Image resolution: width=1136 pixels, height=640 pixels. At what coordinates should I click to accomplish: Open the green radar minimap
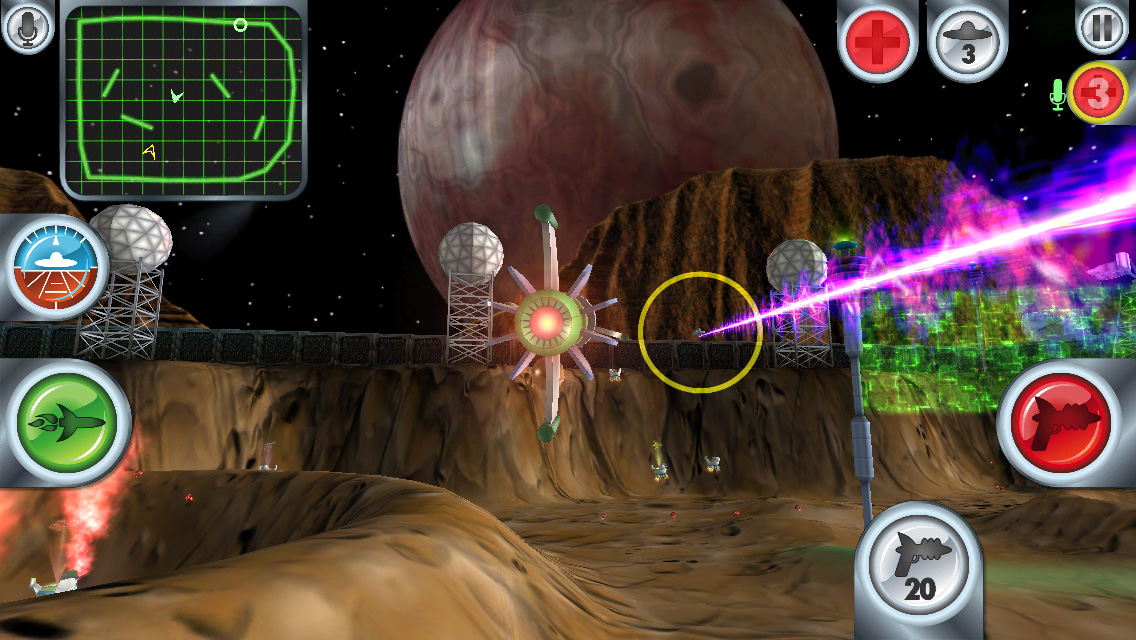183,100
